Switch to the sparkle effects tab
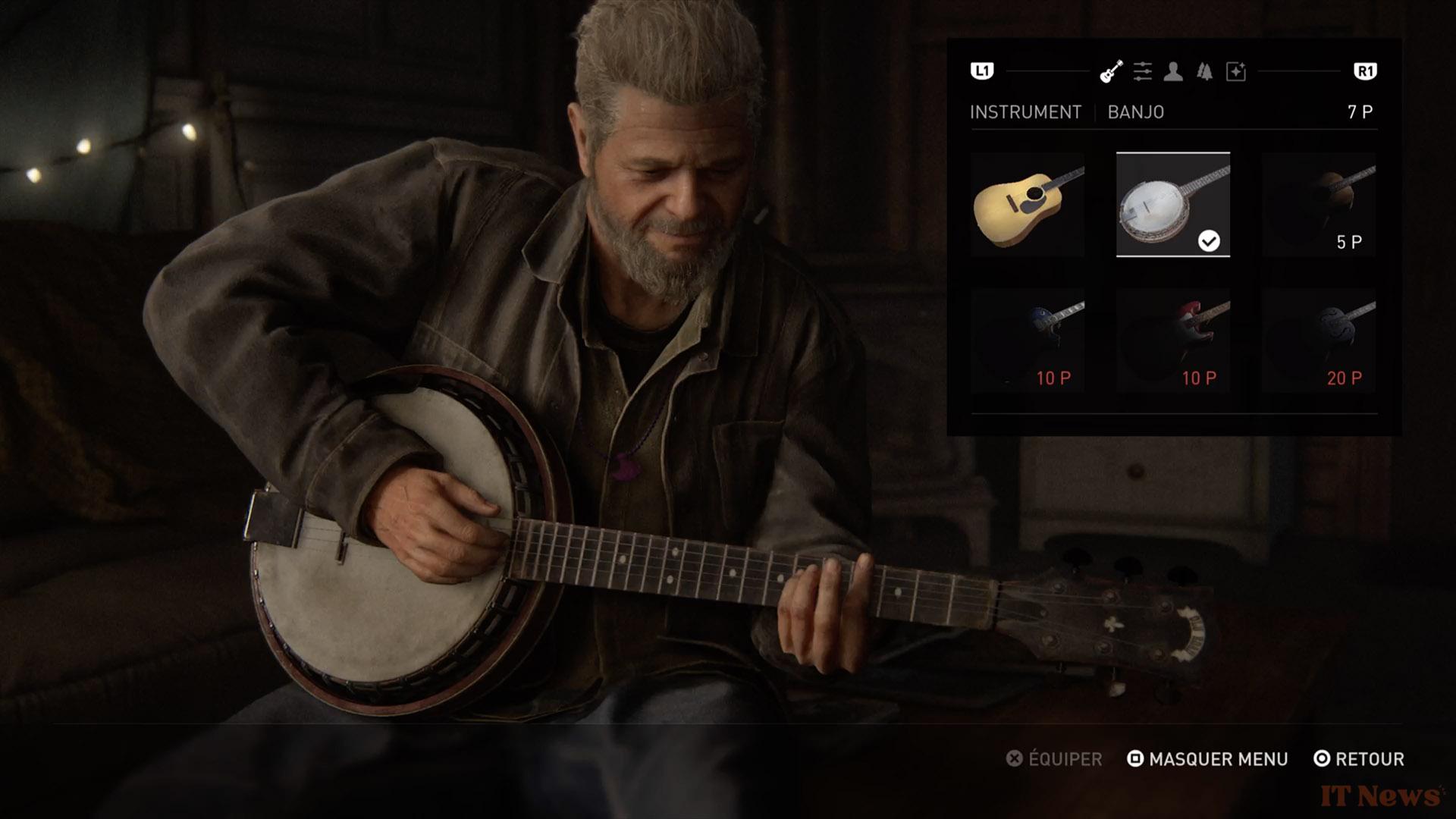Image resolution: width=1456 pixels, height=819 pixels. click(1236, 72)
